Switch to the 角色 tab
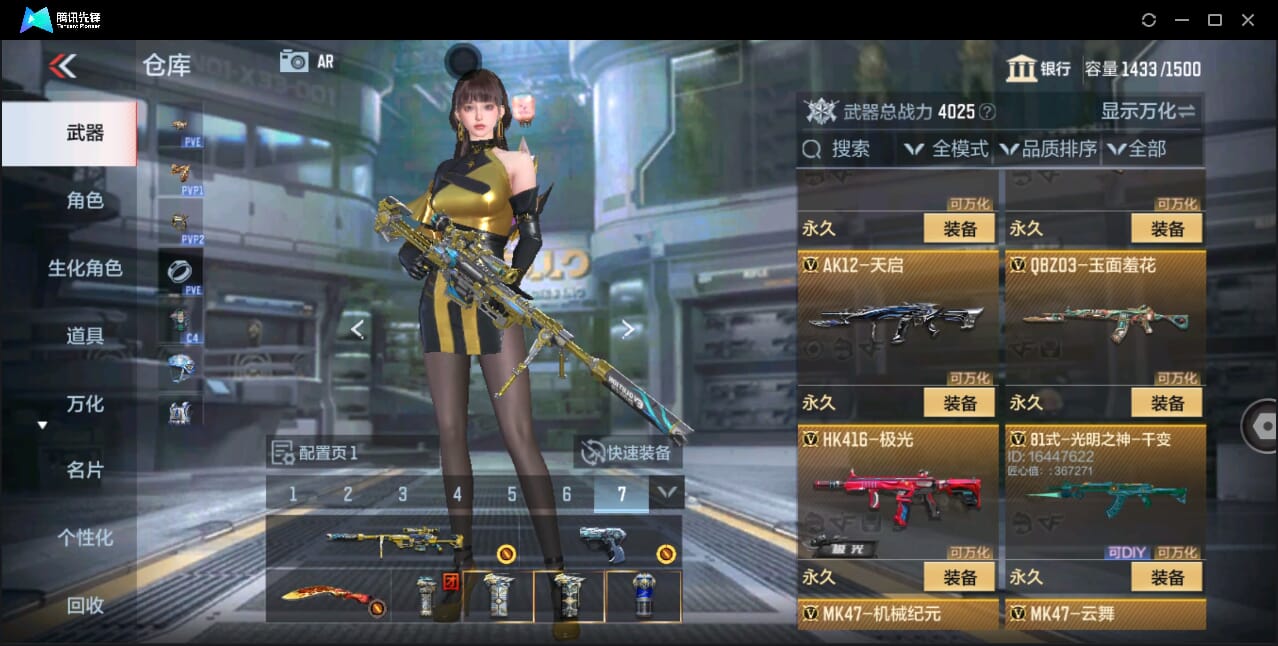 pyautogui.click(x=85, y=200)
